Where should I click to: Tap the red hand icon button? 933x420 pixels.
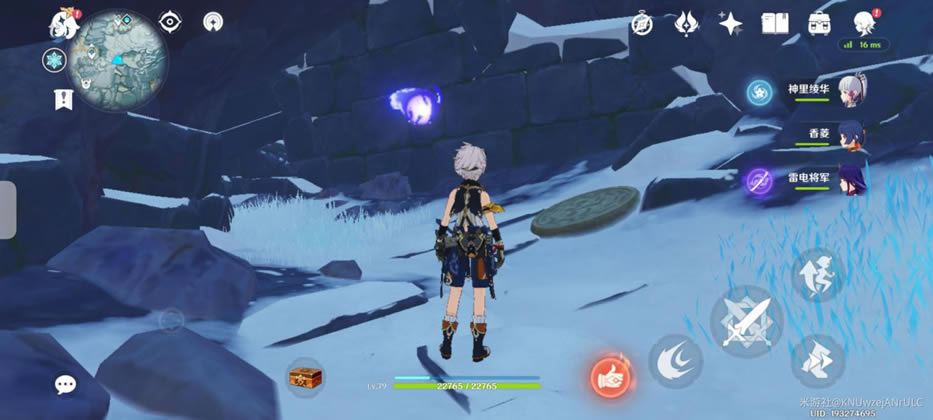(x=610, y=378)
